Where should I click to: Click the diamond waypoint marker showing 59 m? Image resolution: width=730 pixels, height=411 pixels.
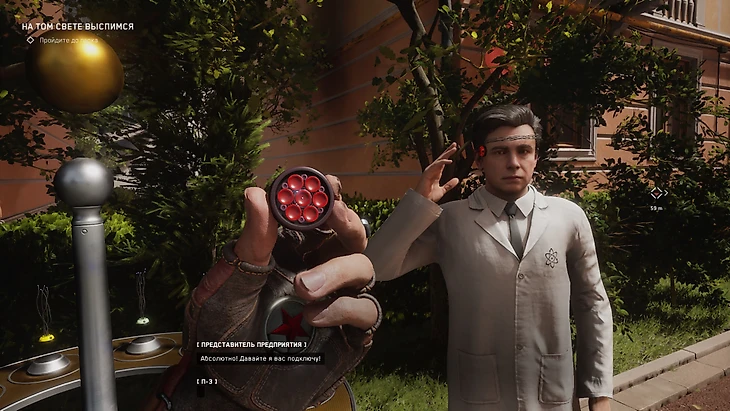[657, 193]
